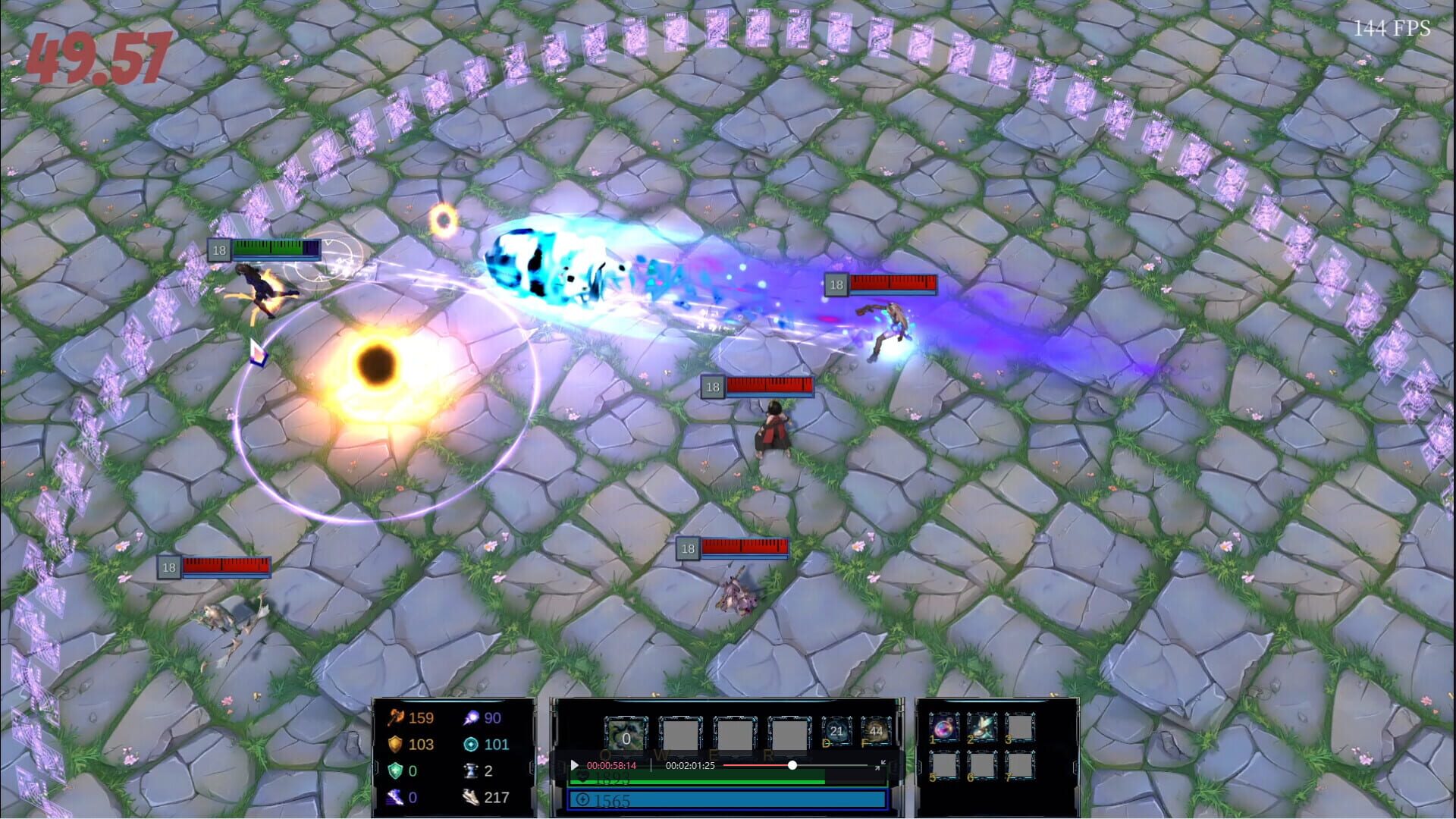Click the blue mana bar showing 1565
The image size is (1456, 819).
[727, 800]
